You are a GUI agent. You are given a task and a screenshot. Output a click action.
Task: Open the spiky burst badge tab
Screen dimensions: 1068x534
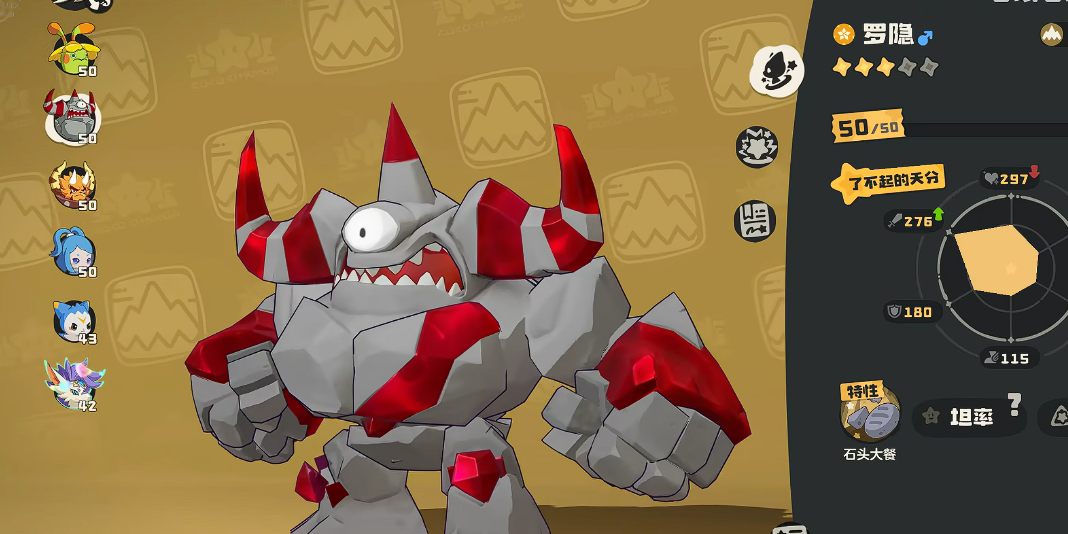click(x=757, y=146)
